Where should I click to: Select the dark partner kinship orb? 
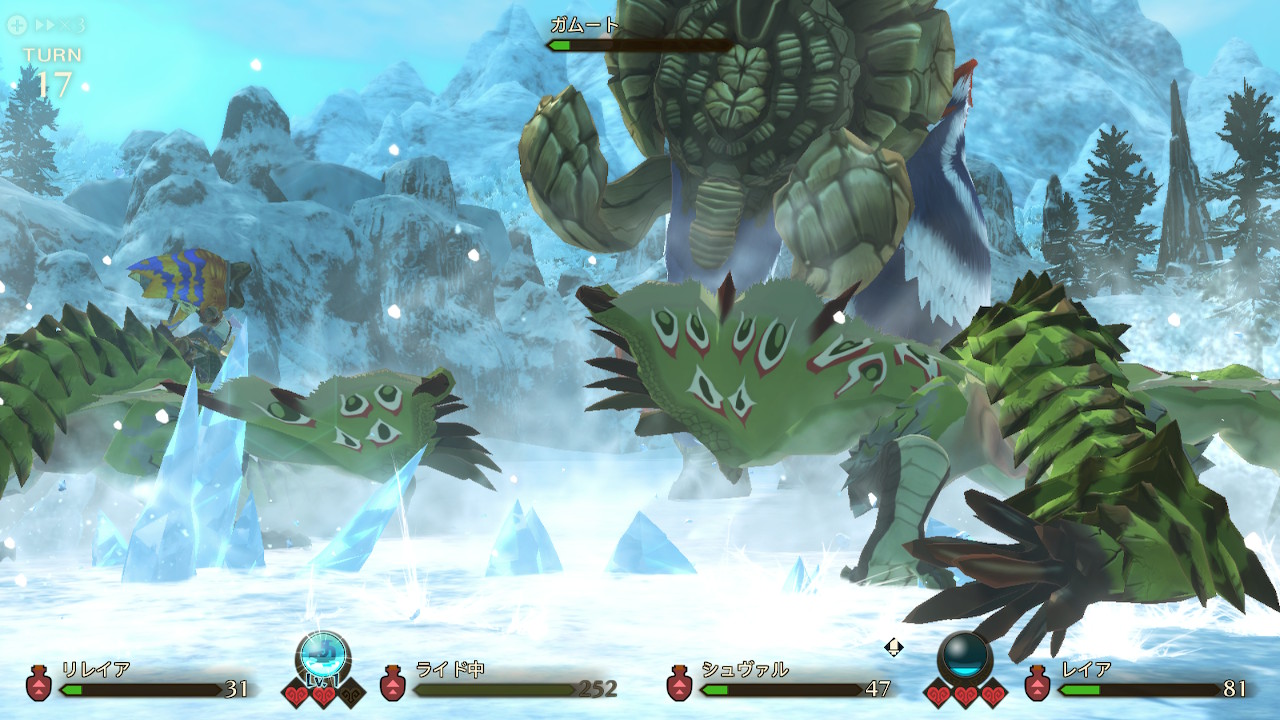point(965,657)
